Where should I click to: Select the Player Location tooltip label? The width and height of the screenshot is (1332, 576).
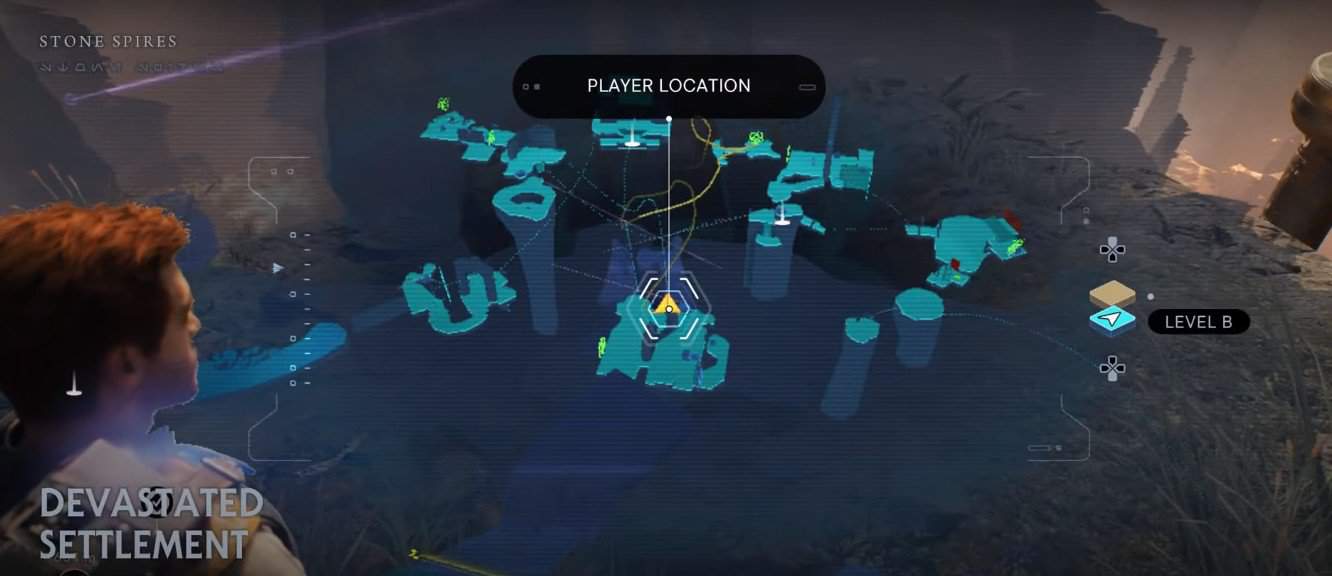pyautogui.click(x=668, y=86)
